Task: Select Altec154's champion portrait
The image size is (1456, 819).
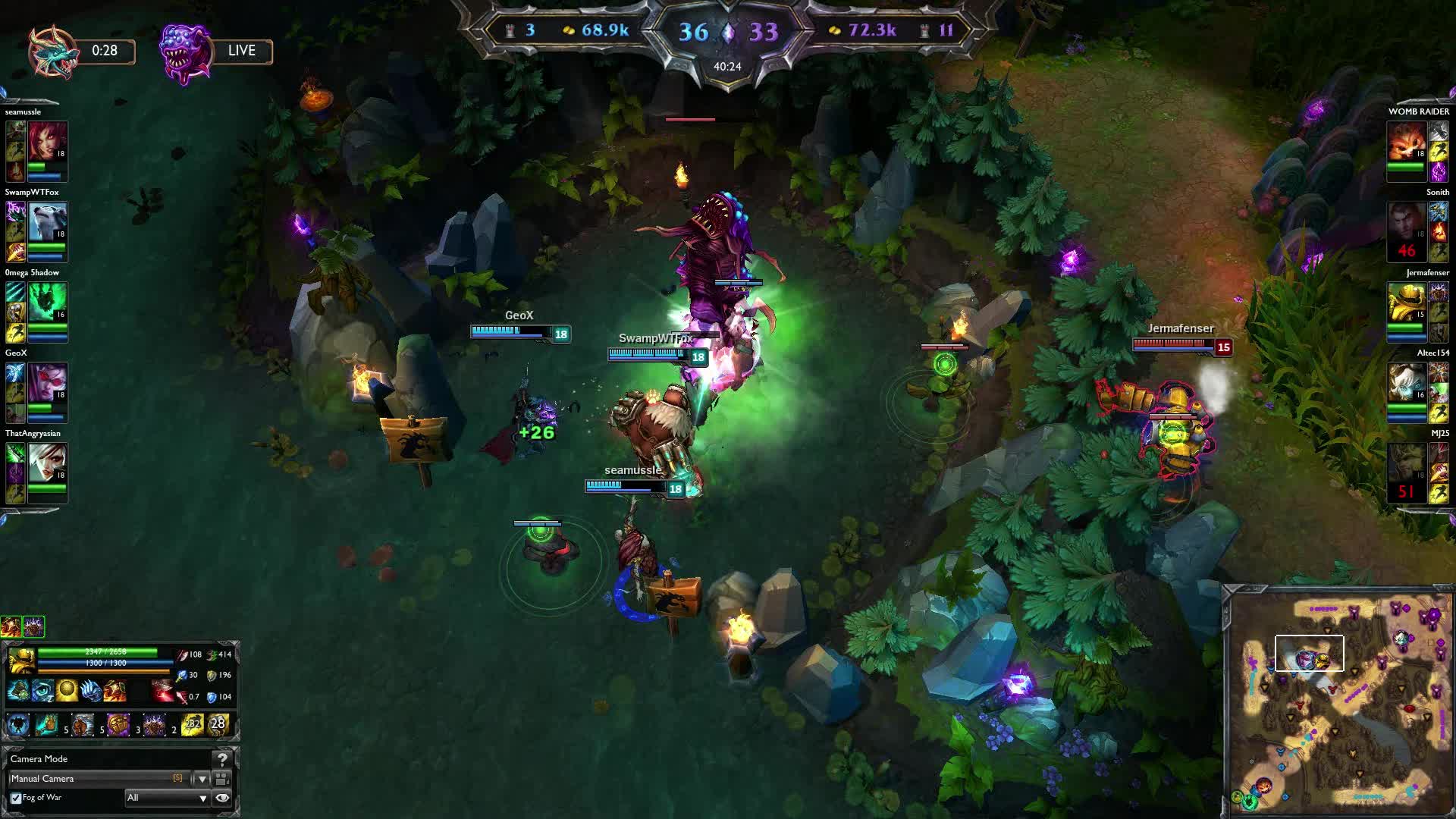Action: [1407, 383]
